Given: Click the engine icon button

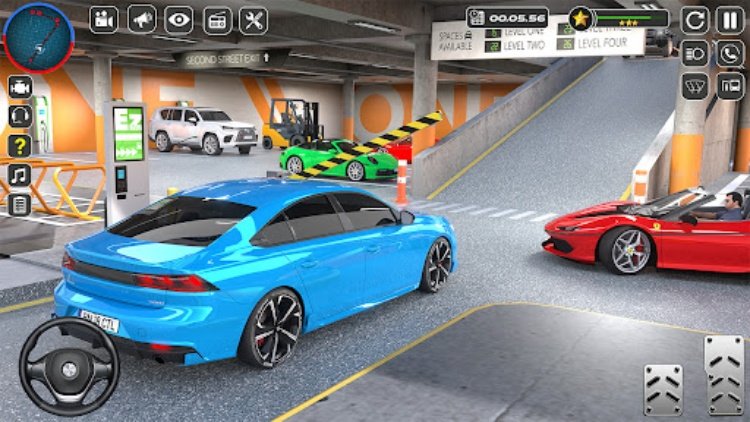Looking at the screenshot, I should [19, 87].
